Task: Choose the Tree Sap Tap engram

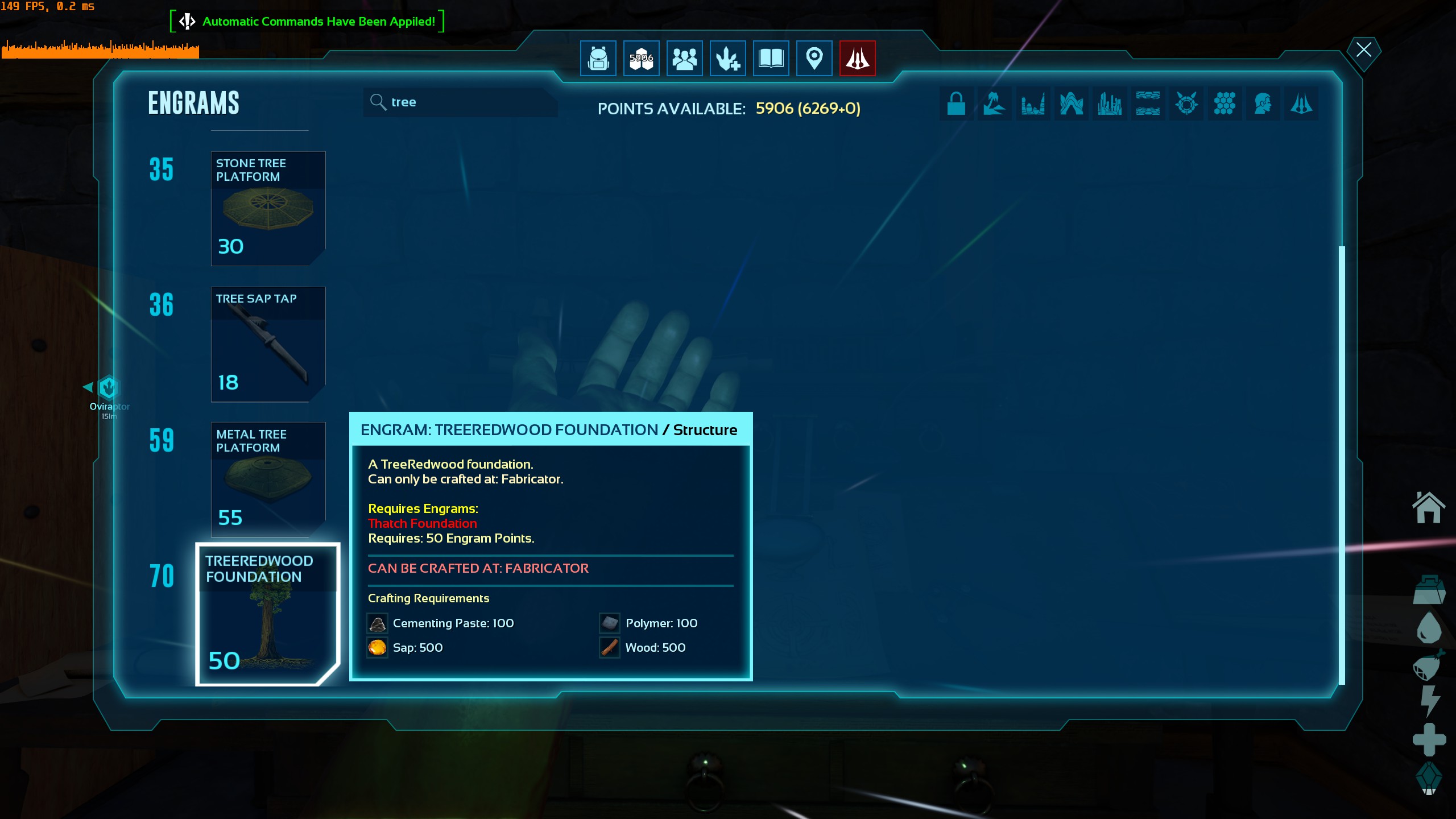Action: [x=268, y=344]
